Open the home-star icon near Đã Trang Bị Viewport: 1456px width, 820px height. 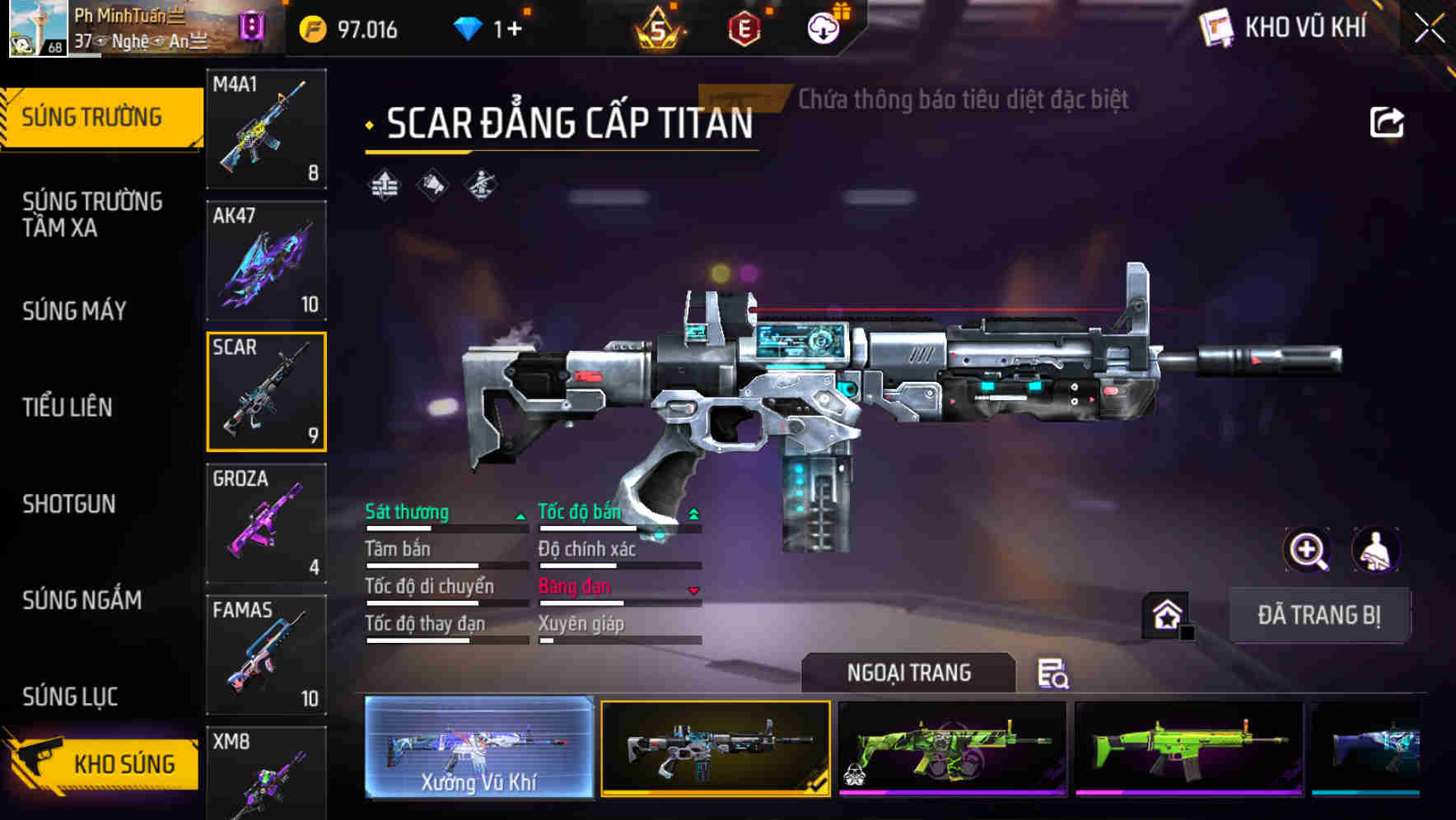tap(1166, 613)
